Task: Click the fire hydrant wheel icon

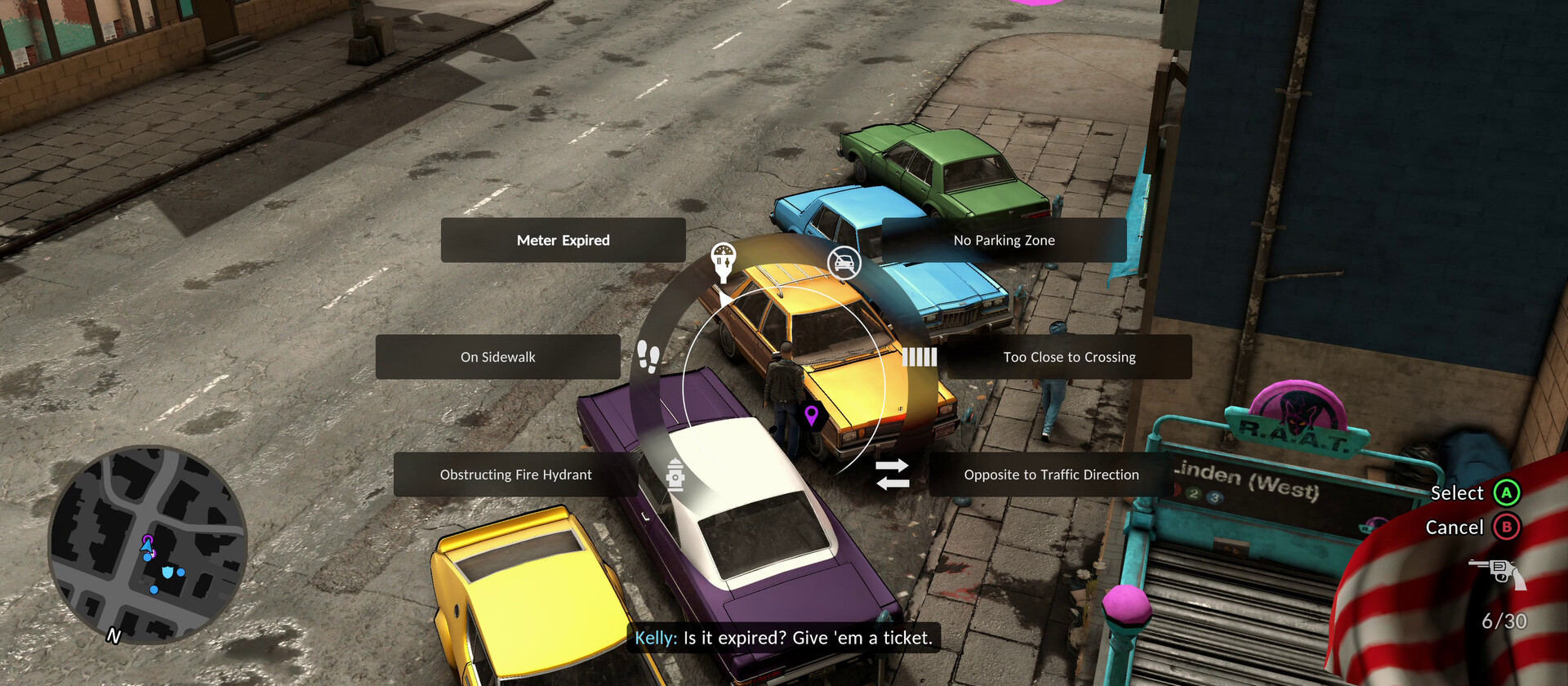Action: pos(675,474)
